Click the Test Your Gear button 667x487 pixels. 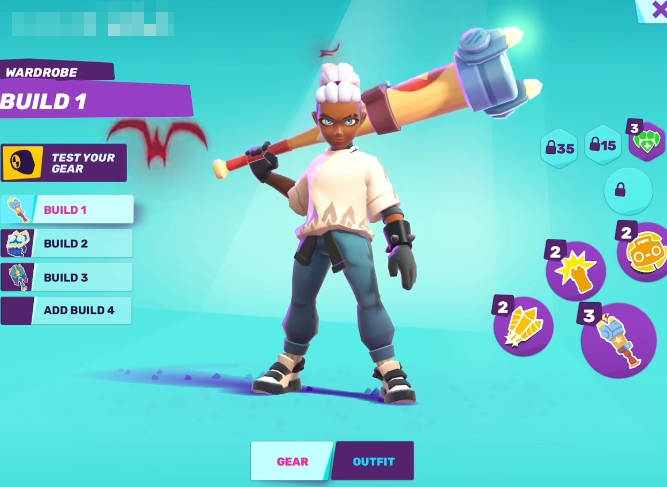[x=64, y=162]
